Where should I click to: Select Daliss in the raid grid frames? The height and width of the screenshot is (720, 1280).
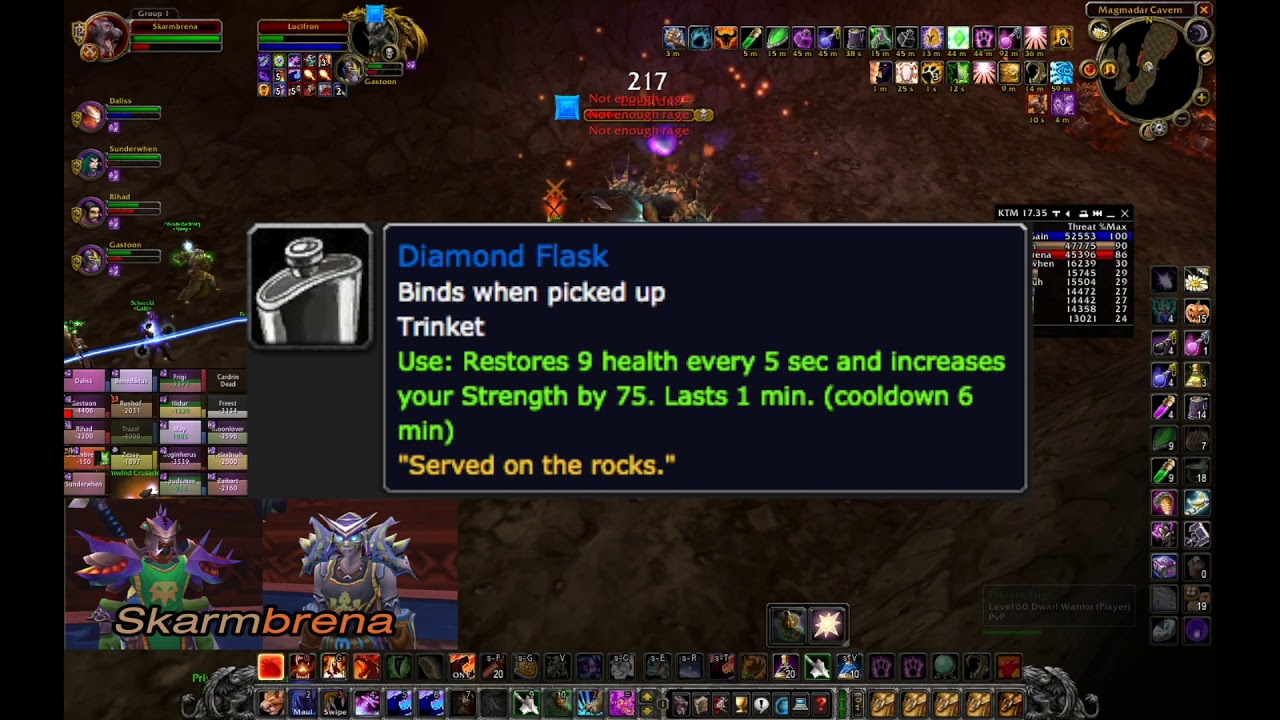[84, 380]
